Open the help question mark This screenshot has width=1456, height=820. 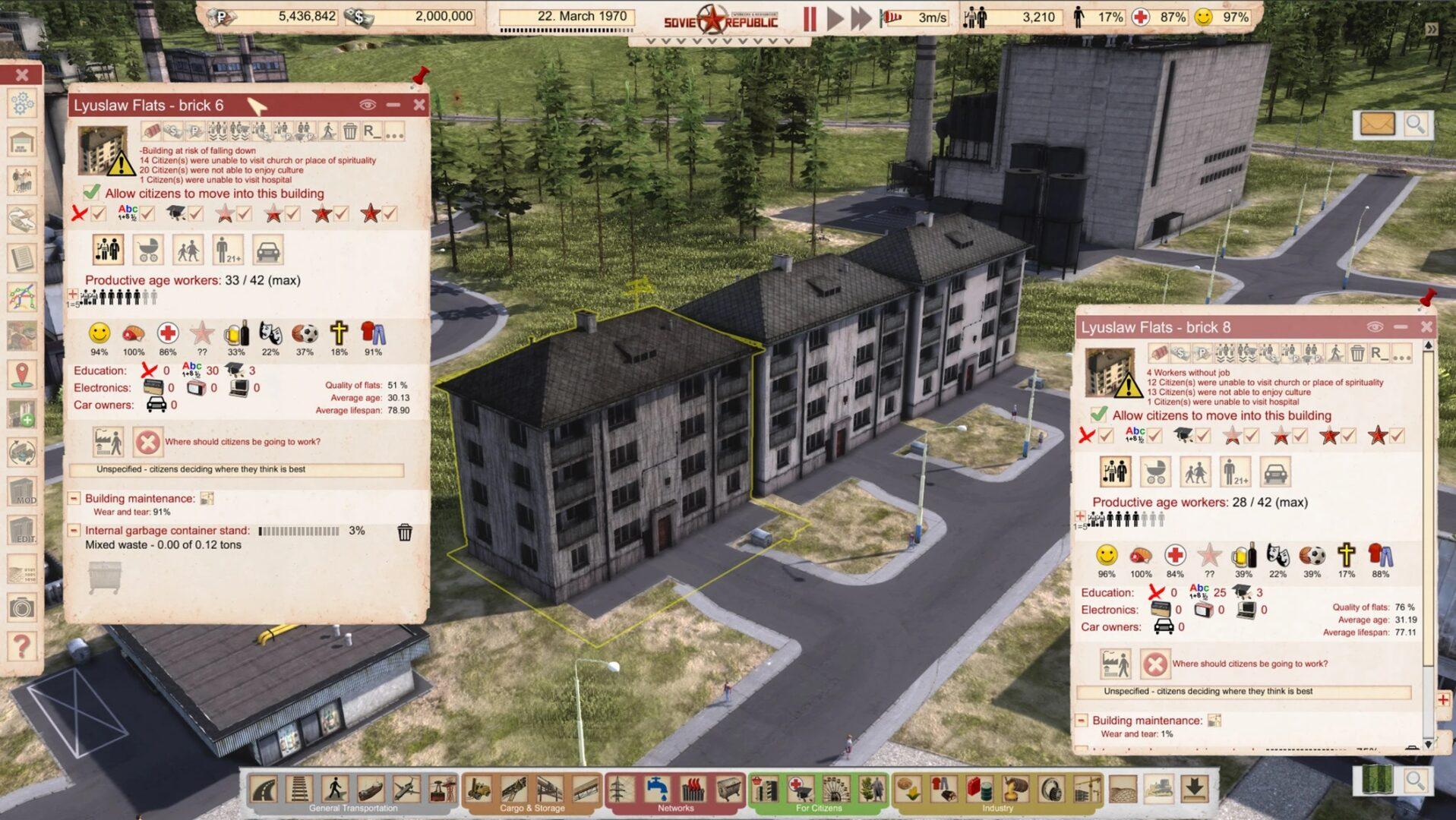tap(22, 646)
